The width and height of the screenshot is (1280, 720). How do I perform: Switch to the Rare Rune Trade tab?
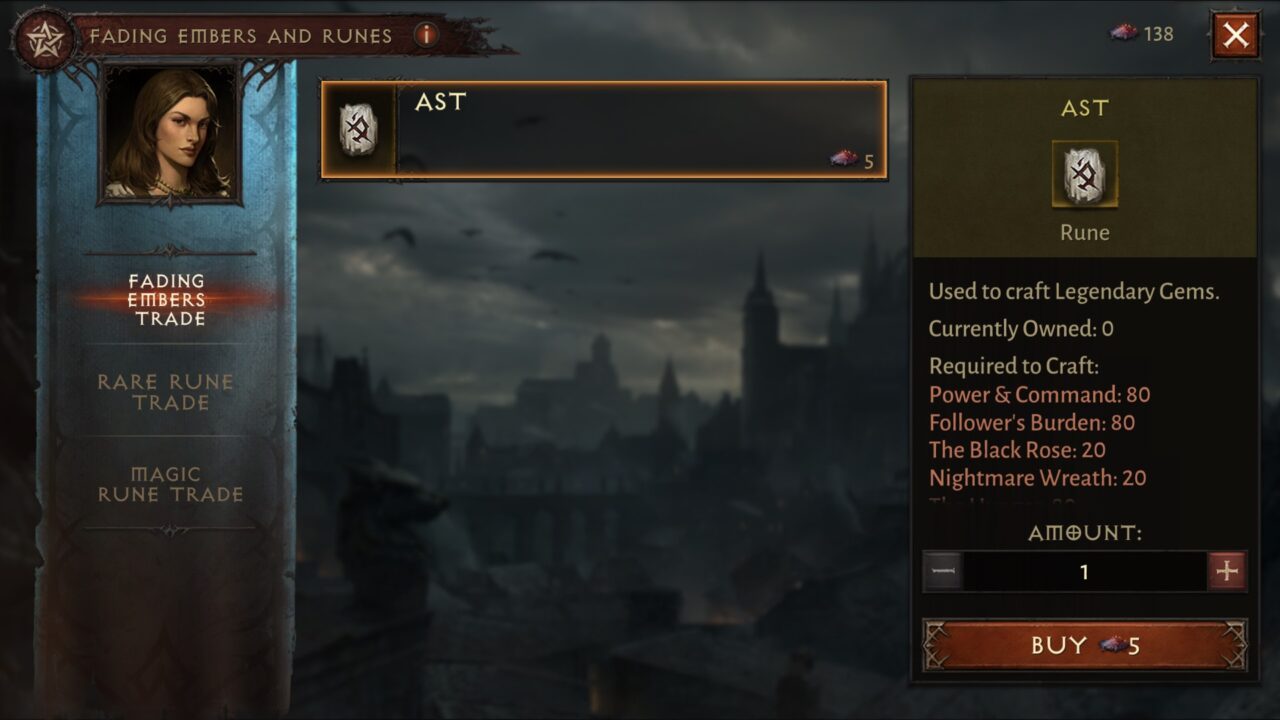coord(166,392)
